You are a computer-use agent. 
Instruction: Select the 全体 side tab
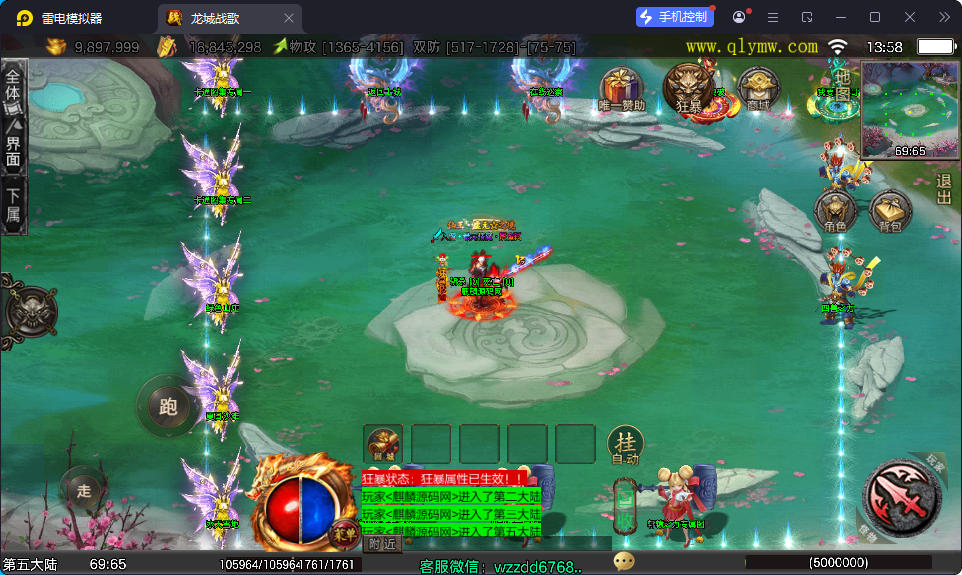pos(13,84)
